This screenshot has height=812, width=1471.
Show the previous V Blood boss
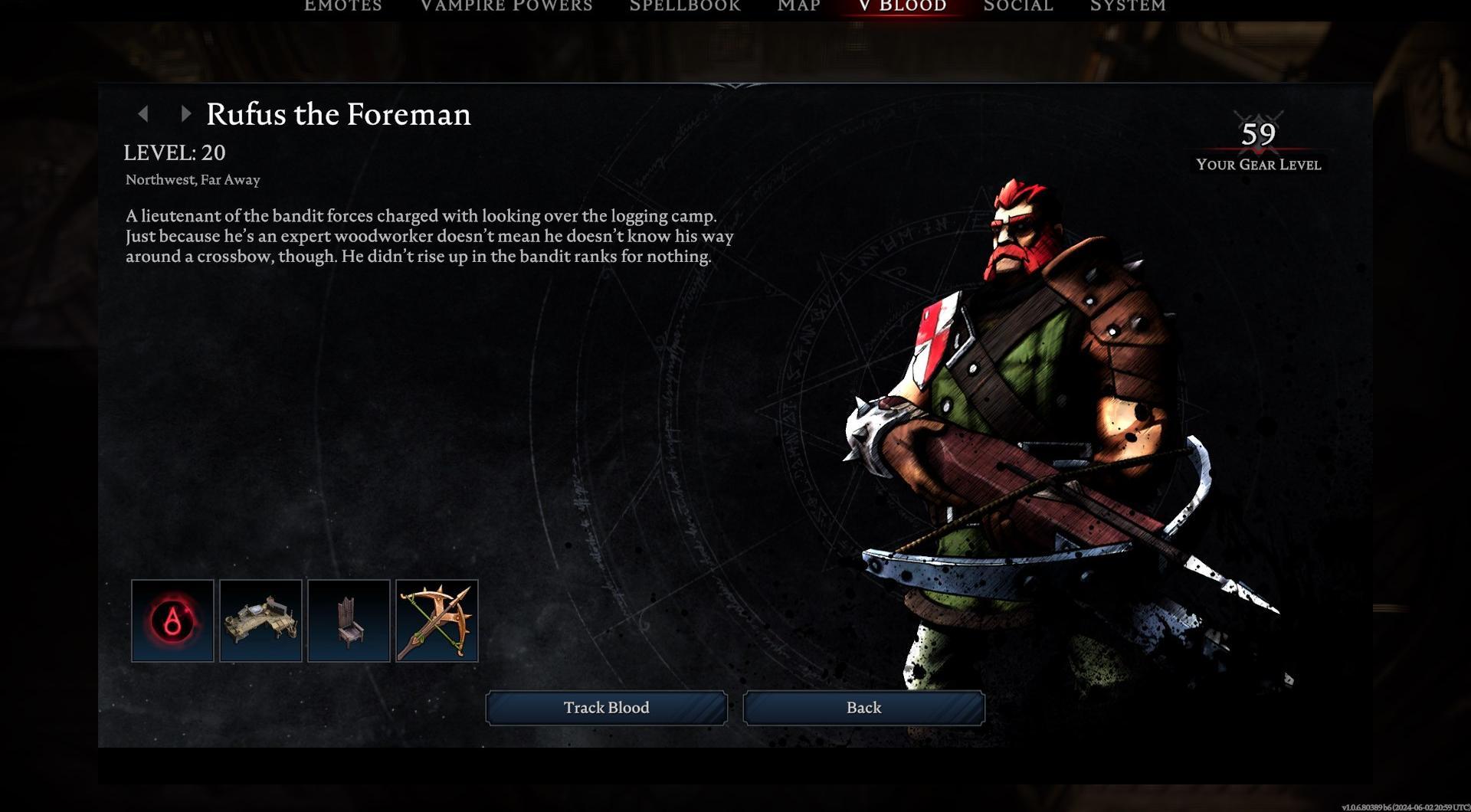pyautogui.click(x=143, y=114)
